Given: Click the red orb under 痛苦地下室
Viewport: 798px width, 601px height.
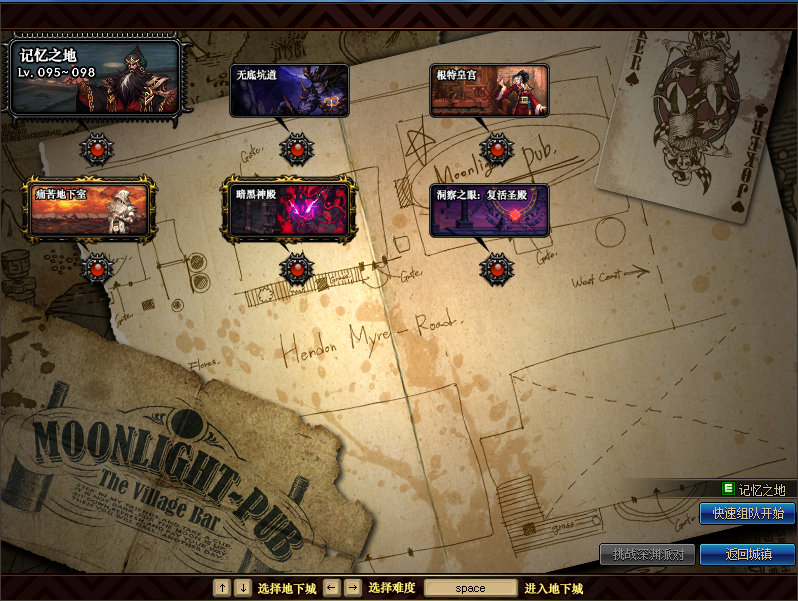Looking at the screenshot, I should (x=97, y=268).
